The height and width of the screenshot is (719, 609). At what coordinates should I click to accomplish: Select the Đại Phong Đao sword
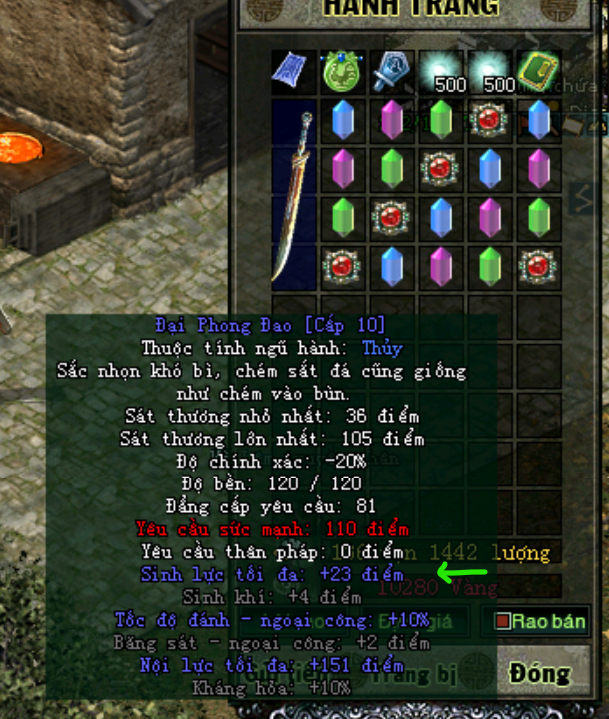pyautogui.click(x=294, y=194)
